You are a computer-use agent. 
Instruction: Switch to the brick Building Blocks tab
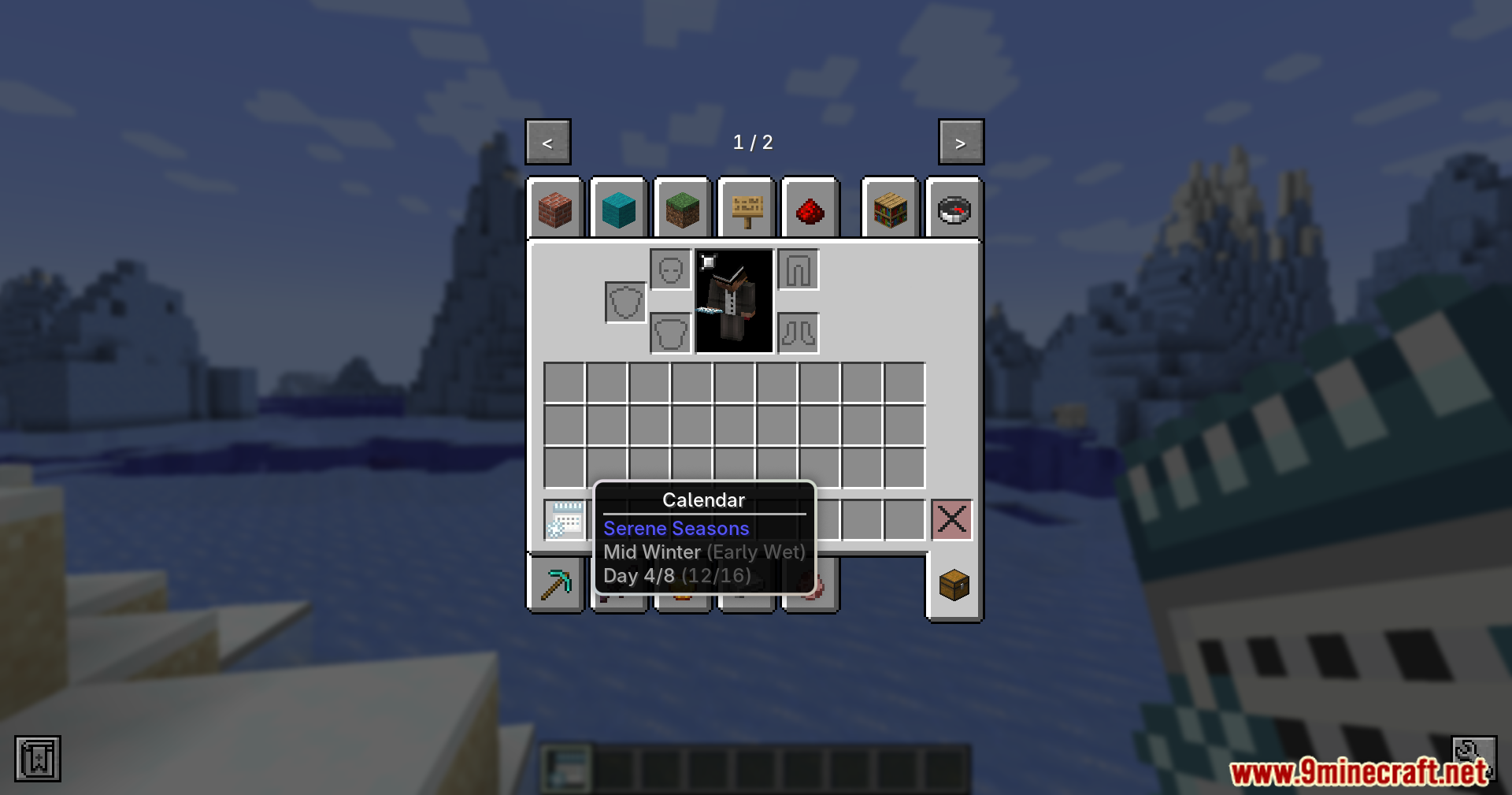[x=556, y=209]
